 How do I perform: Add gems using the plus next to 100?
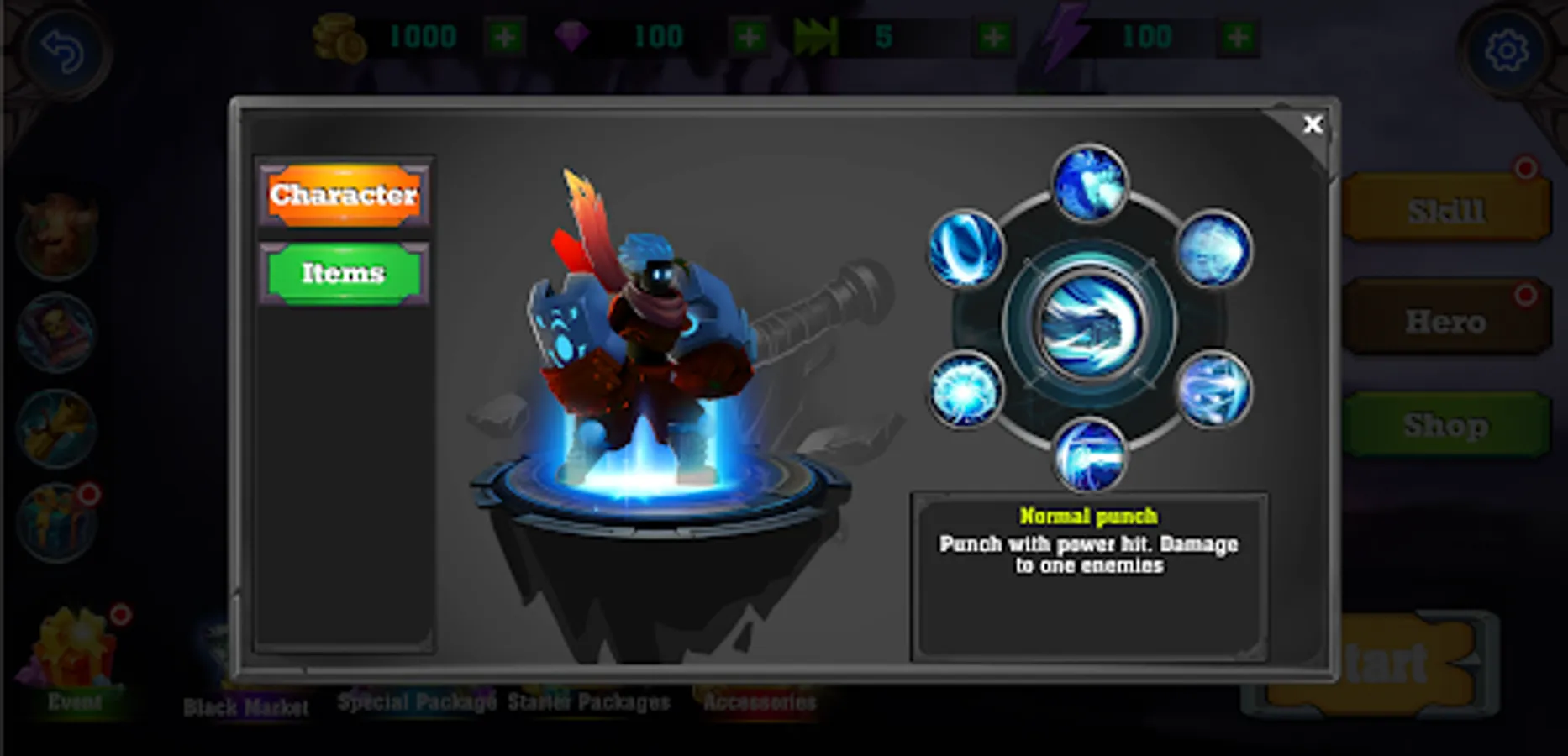746,36
